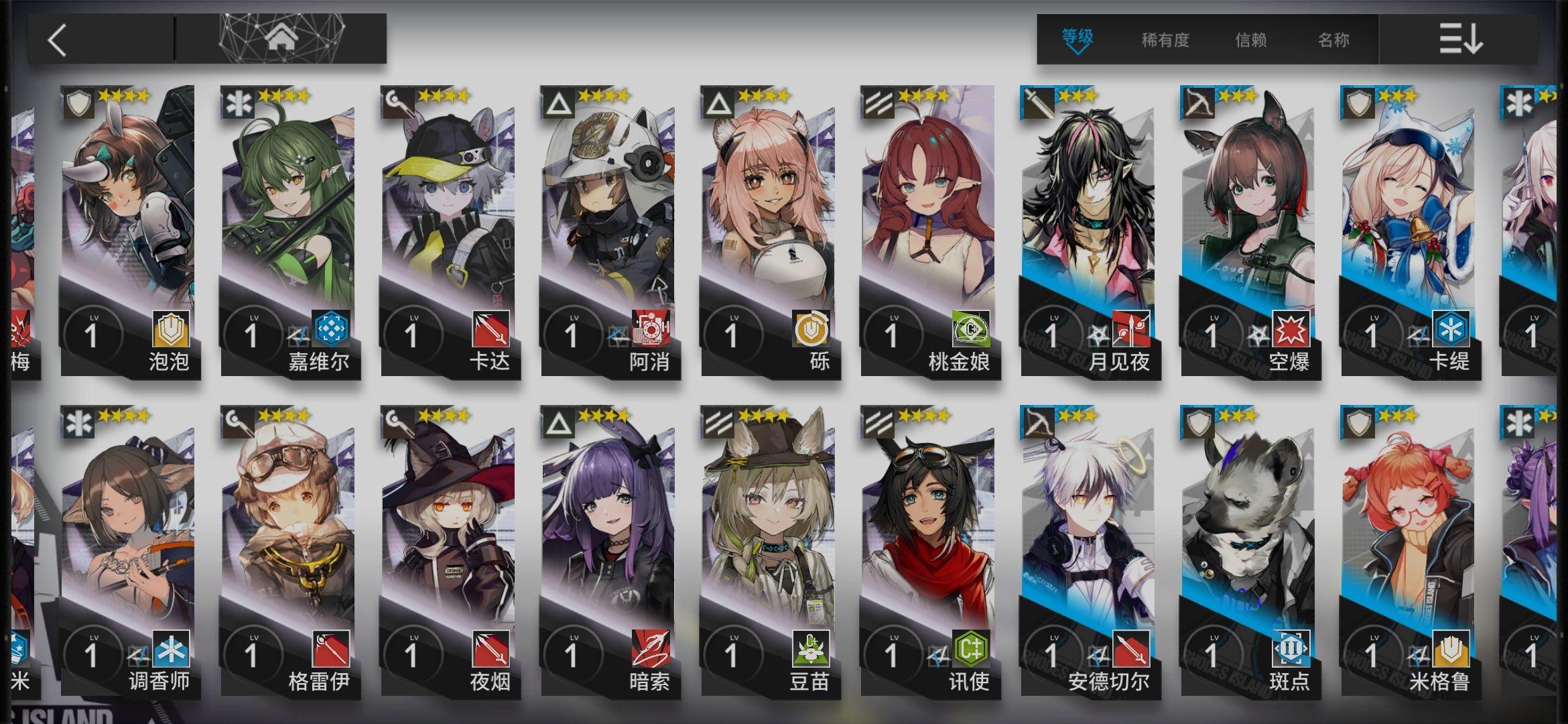
Task: Sort operators by 信赖 trust
Action: (x=1250, y=40)
